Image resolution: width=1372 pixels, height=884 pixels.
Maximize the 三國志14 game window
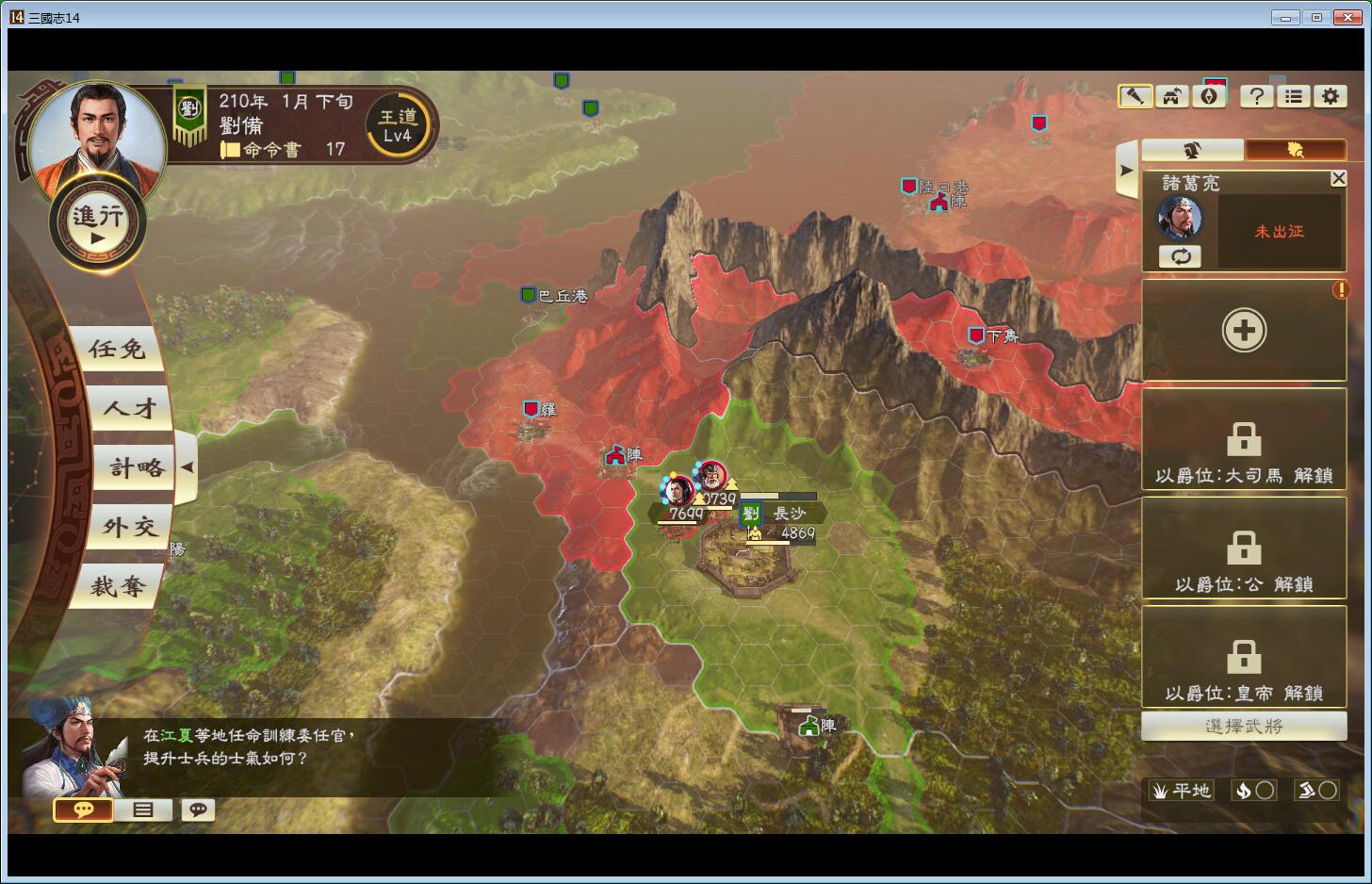(1316, 17)
